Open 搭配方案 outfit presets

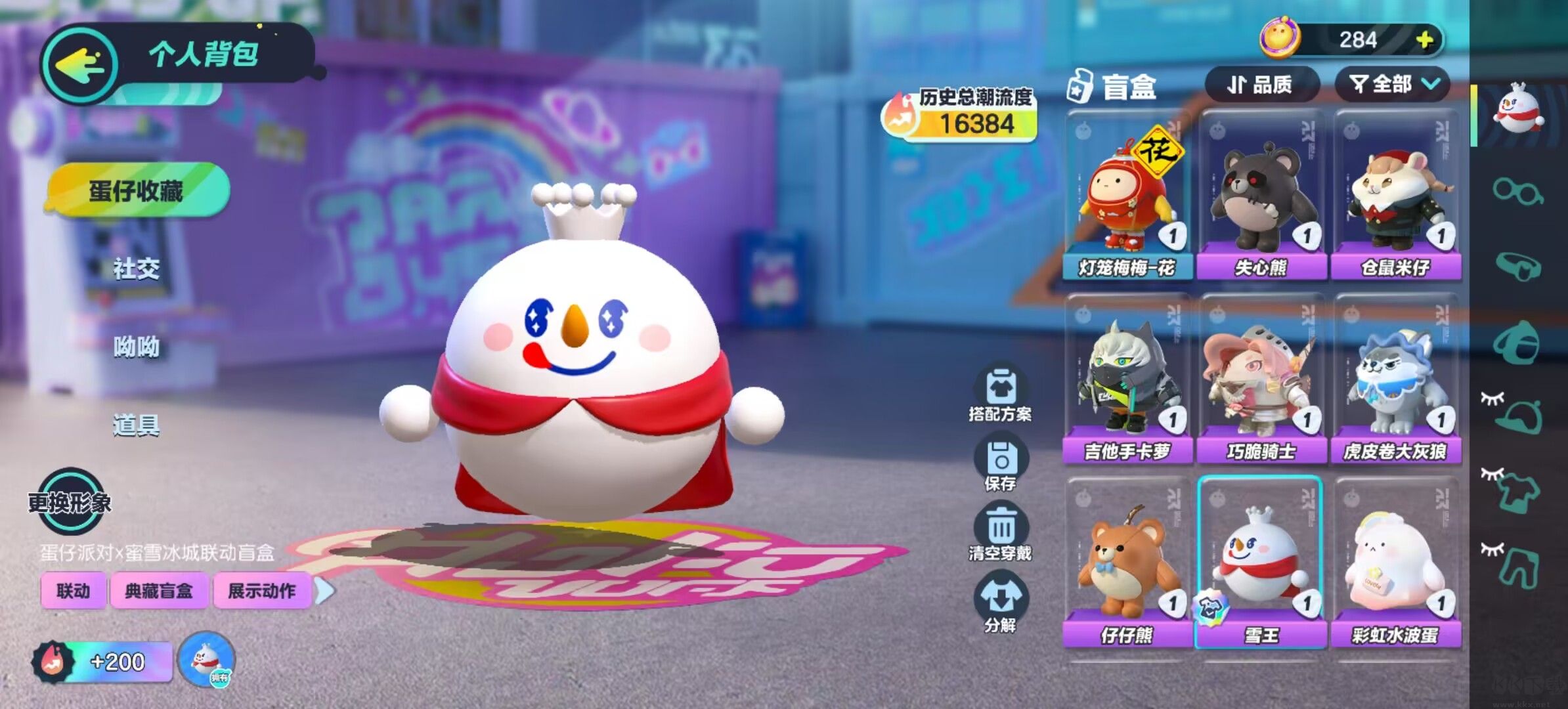(1000, 394)
